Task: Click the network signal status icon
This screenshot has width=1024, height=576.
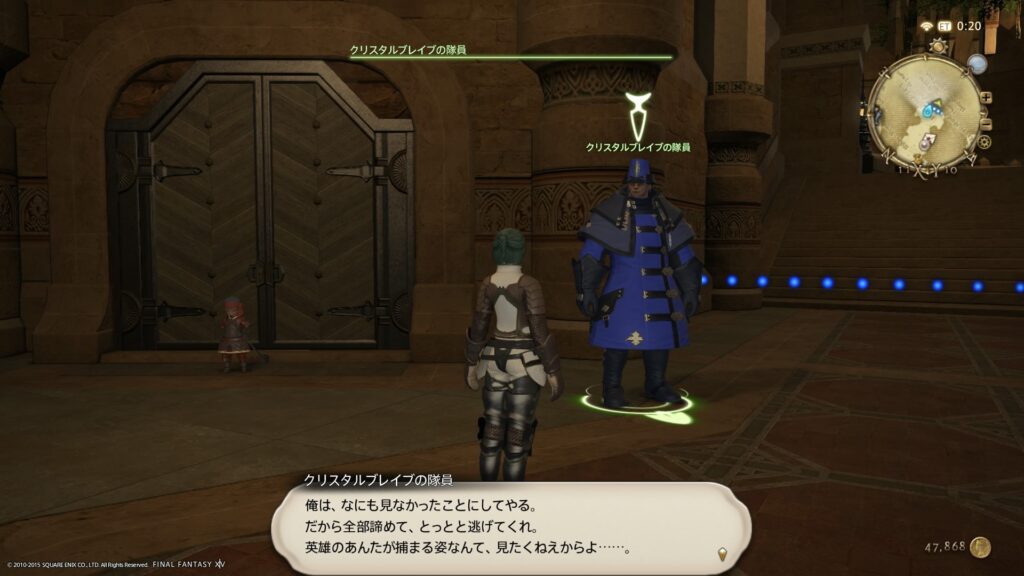Action: (927, 26)
